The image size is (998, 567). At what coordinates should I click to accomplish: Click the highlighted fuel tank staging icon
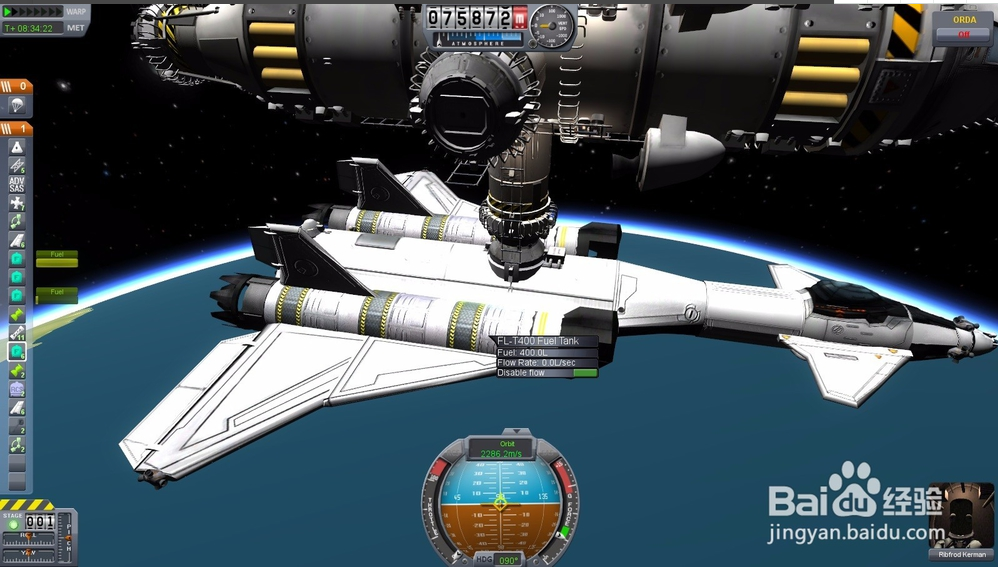[17, 352]
